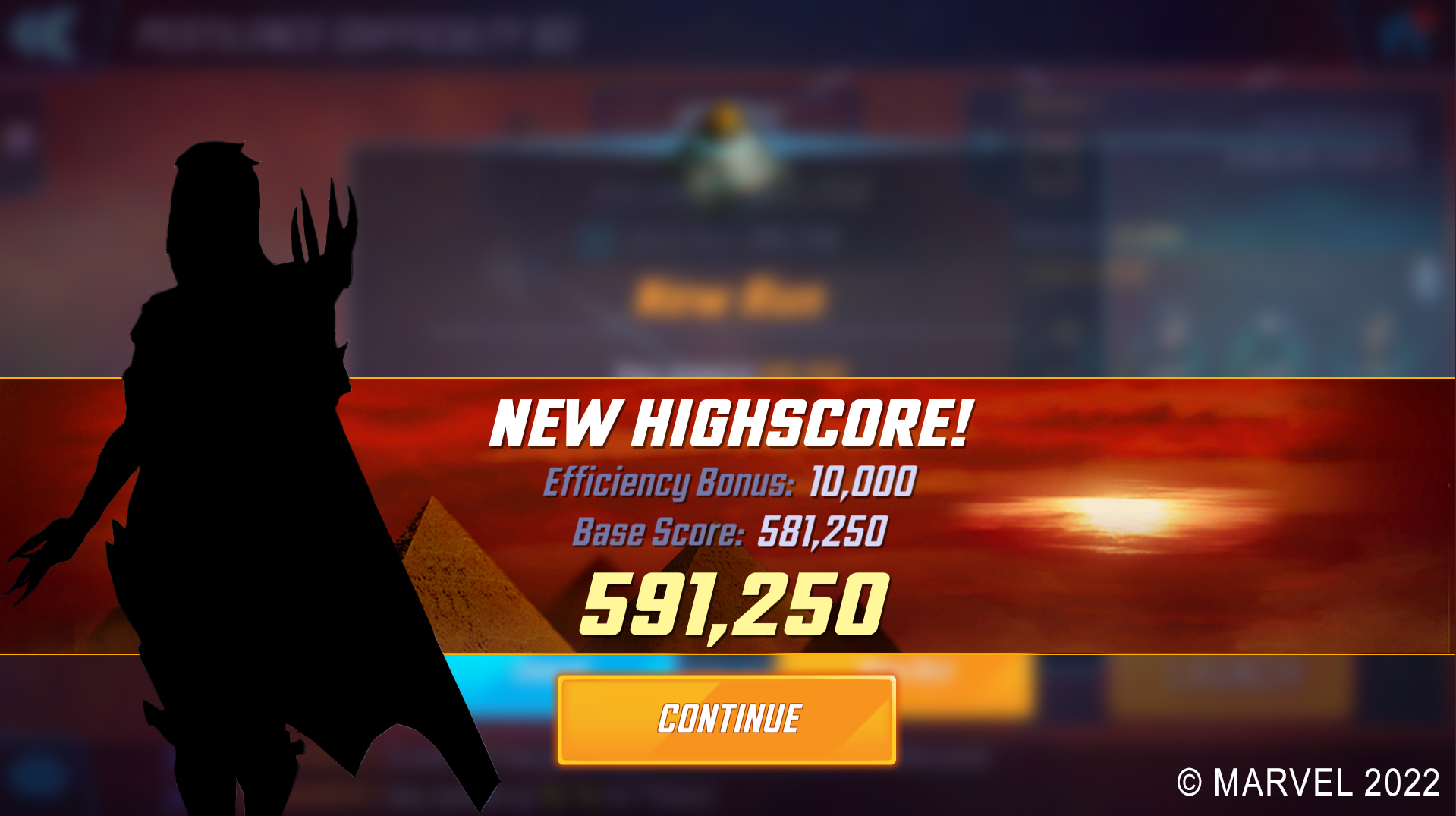Open the right-side stats panel
Screen dimensions: 1456x816
(x=1275, y=228)
